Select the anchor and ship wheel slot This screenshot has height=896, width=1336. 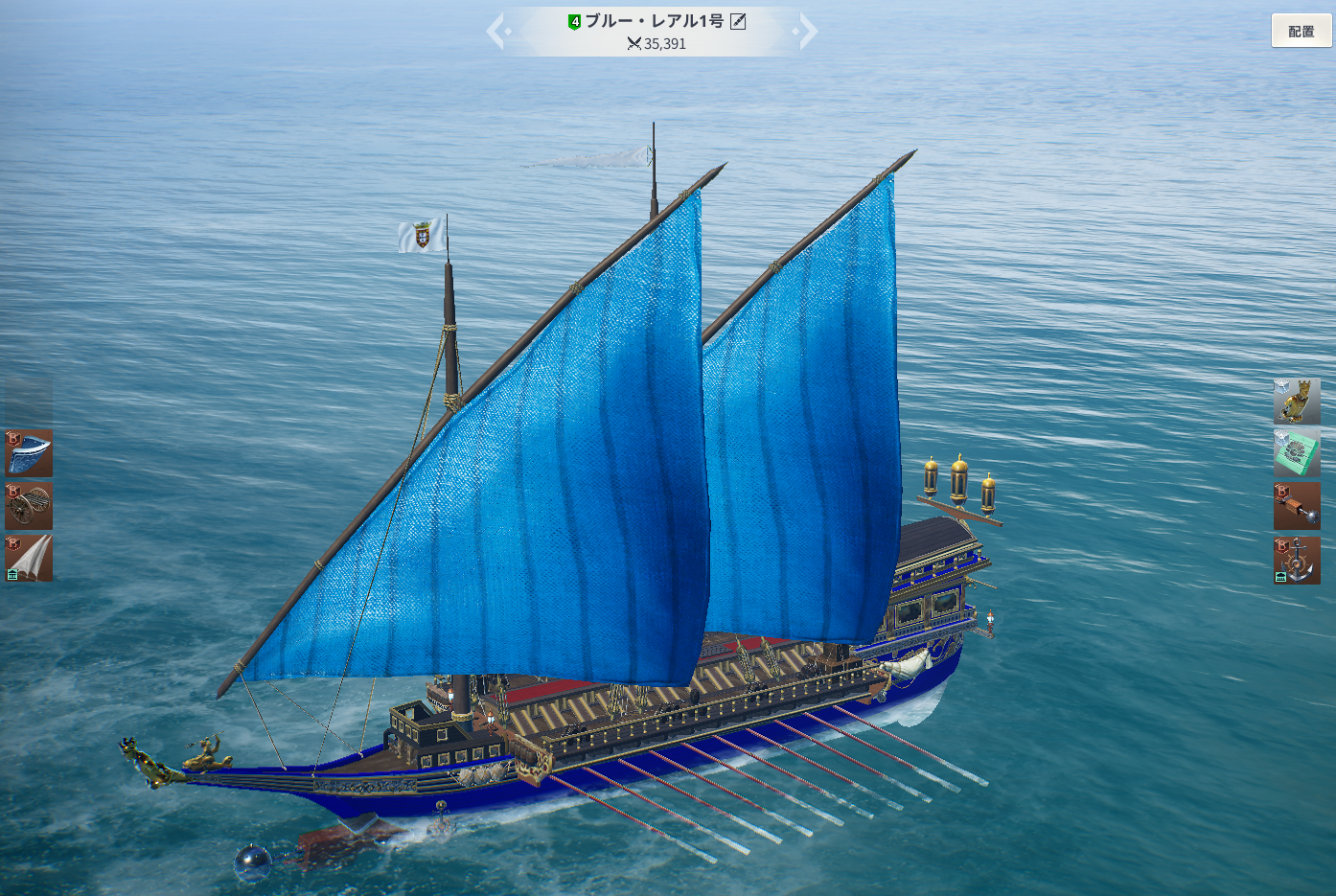tap(1297, 560)
